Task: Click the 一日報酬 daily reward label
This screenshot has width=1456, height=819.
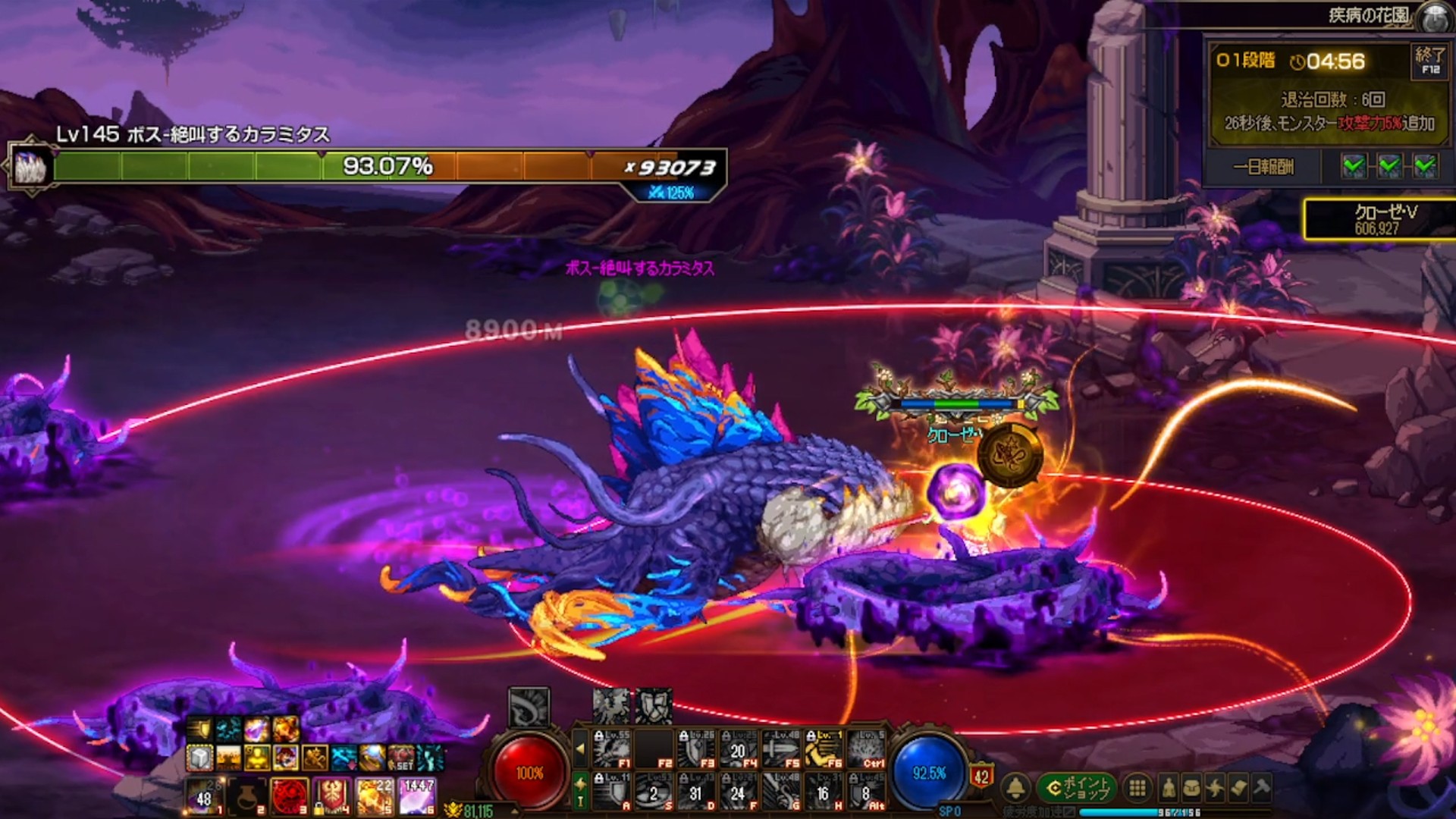Action: tap(1263, 167)
